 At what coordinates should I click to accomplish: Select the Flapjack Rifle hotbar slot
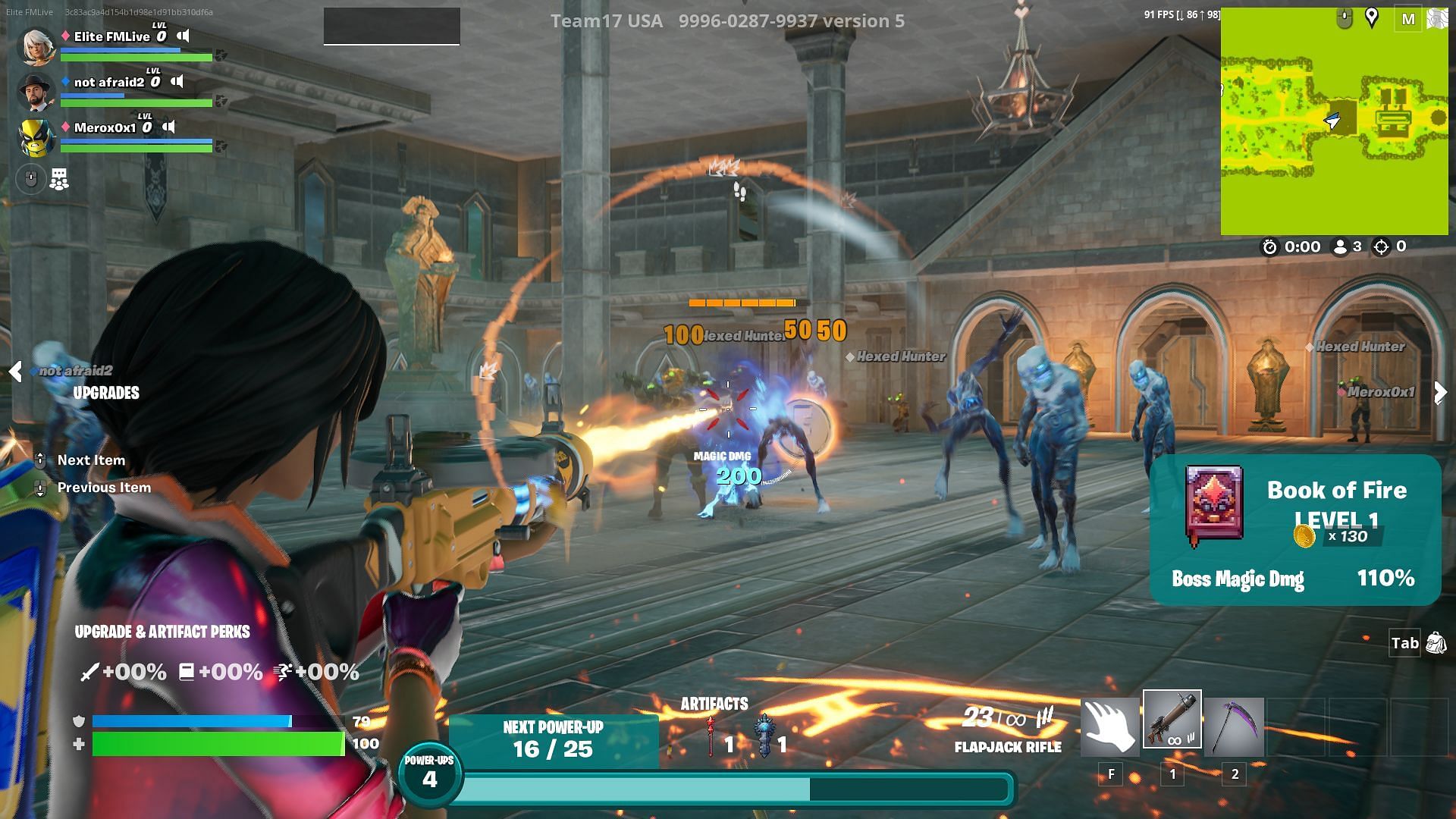click(1172, 719)
